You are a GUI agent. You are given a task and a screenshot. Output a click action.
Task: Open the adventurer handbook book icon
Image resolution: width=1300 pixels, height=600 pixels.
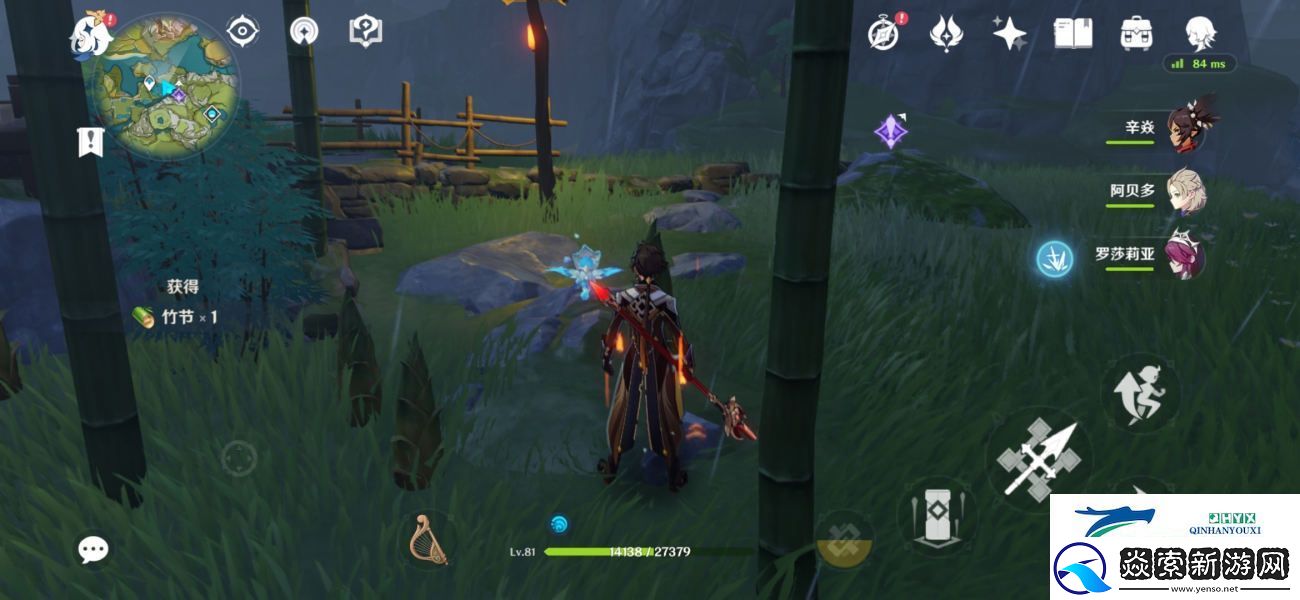point(1072,34)
